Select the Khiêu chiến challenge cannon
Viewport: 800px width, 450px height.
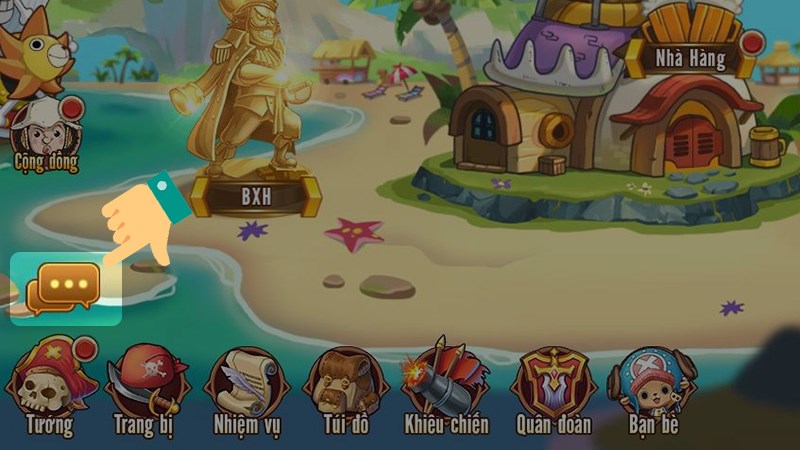coord(446,385)
